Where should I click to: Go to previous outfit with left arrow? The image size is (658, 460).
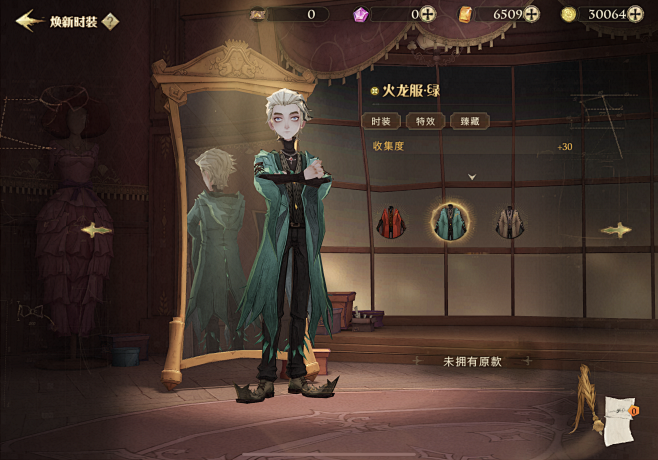(x=97, y=230)
